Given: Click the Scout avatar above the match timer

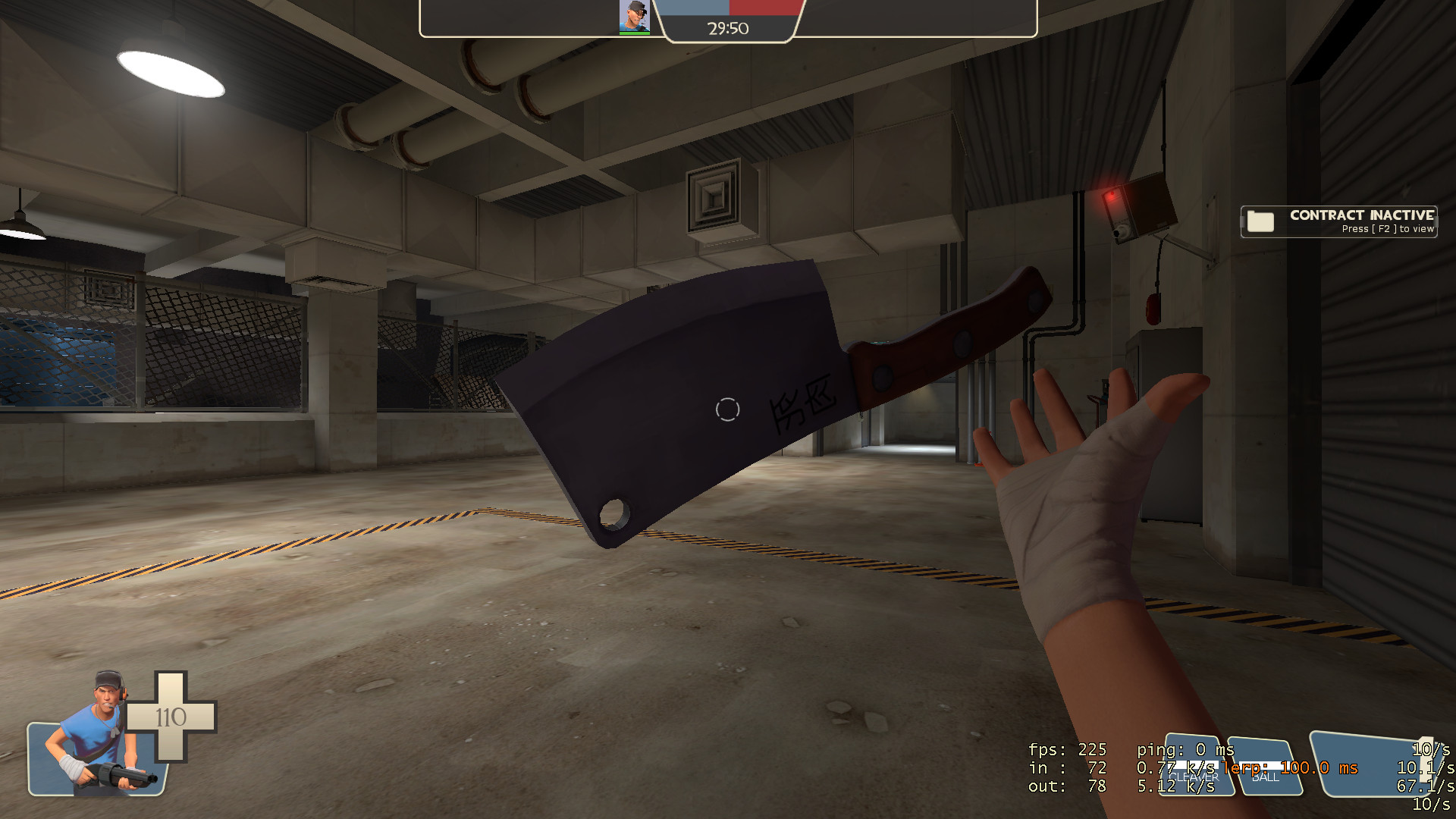Looking at the screenshot, I should point(634,17).
